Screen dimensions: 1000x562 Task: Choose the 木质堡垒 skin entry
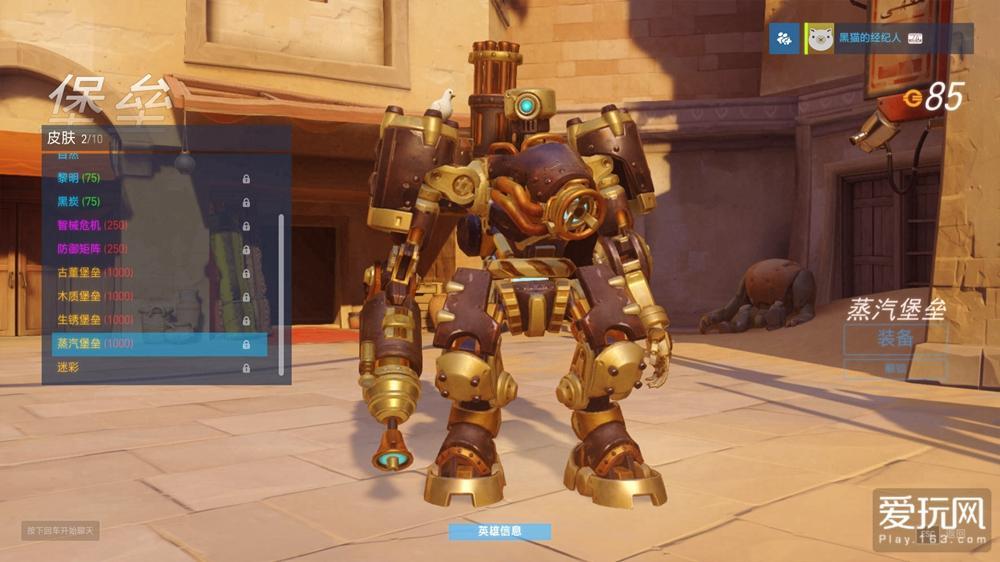pyautogui.click(x=150, y=296)
